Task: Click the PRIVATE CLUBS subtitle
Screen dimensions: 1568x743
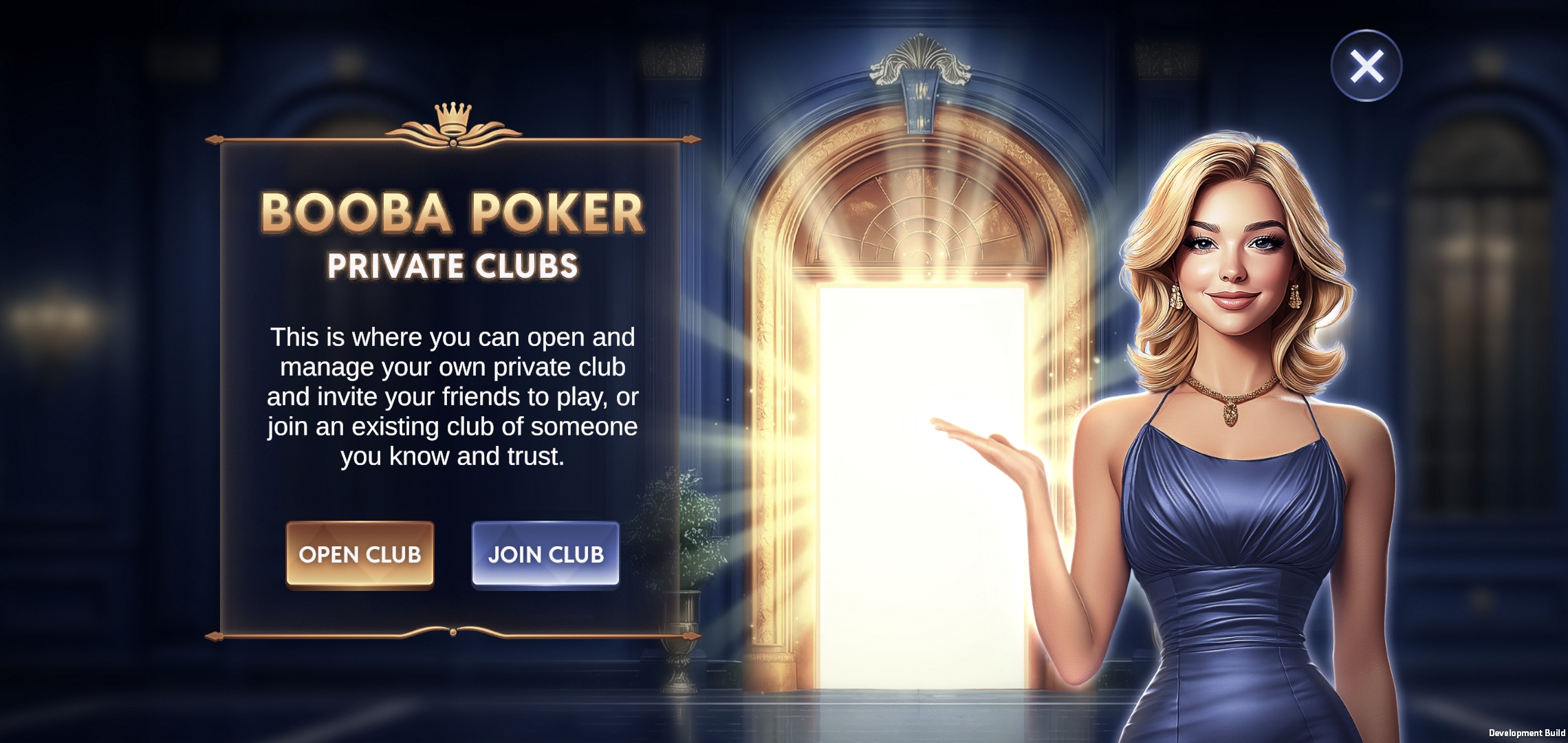Action: tap(453, 265)
